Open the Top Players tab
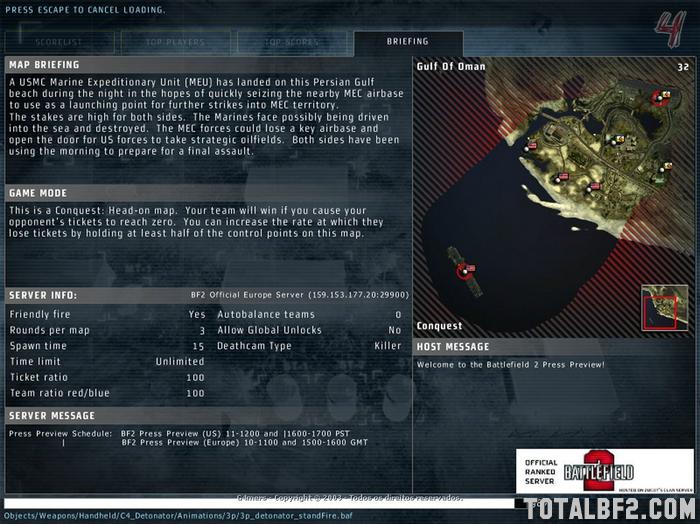 click(176, 42)
